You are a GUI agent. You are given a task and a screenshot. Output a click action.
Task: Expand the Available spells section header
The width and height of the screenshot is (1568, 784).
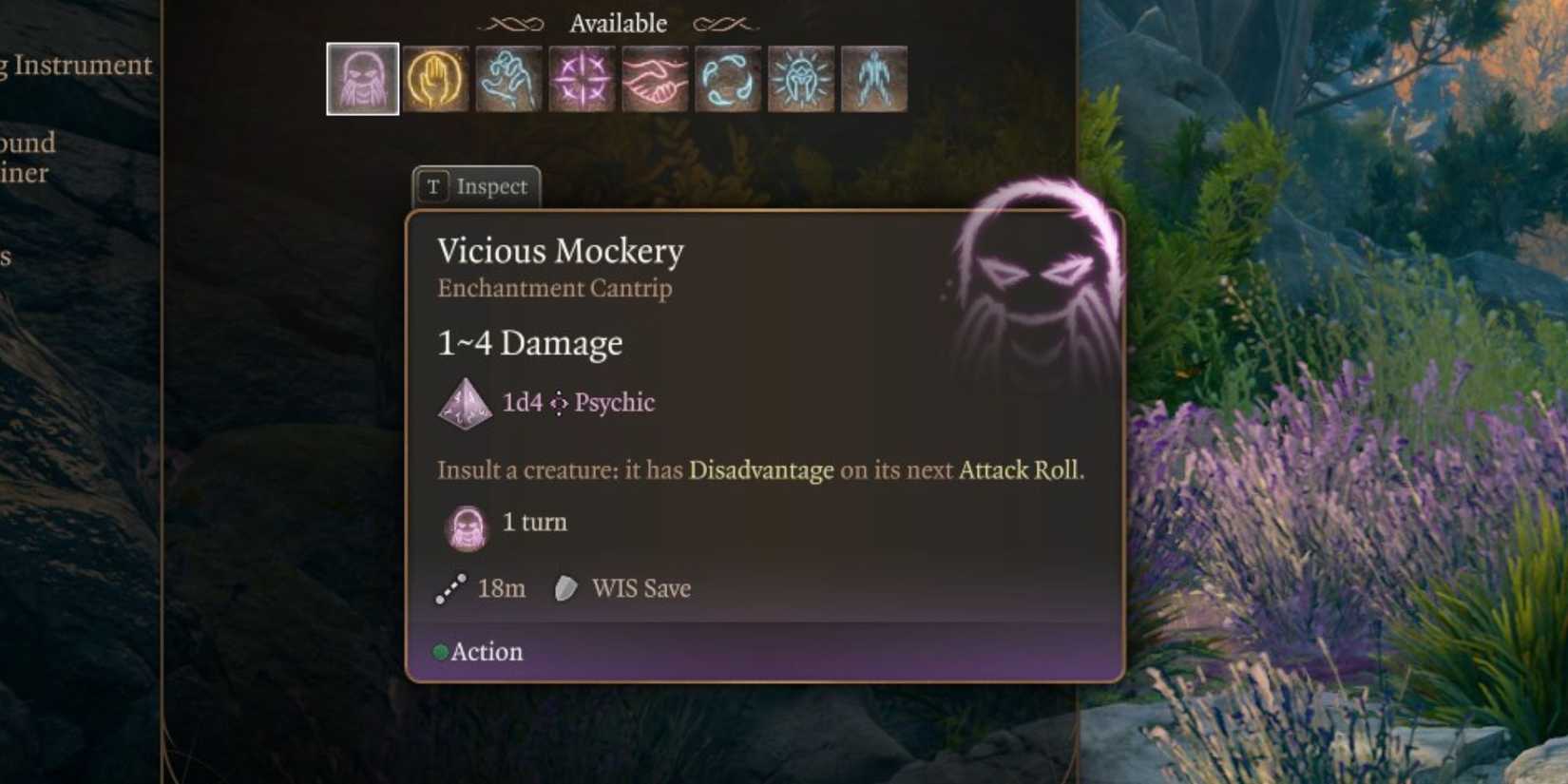618,23
